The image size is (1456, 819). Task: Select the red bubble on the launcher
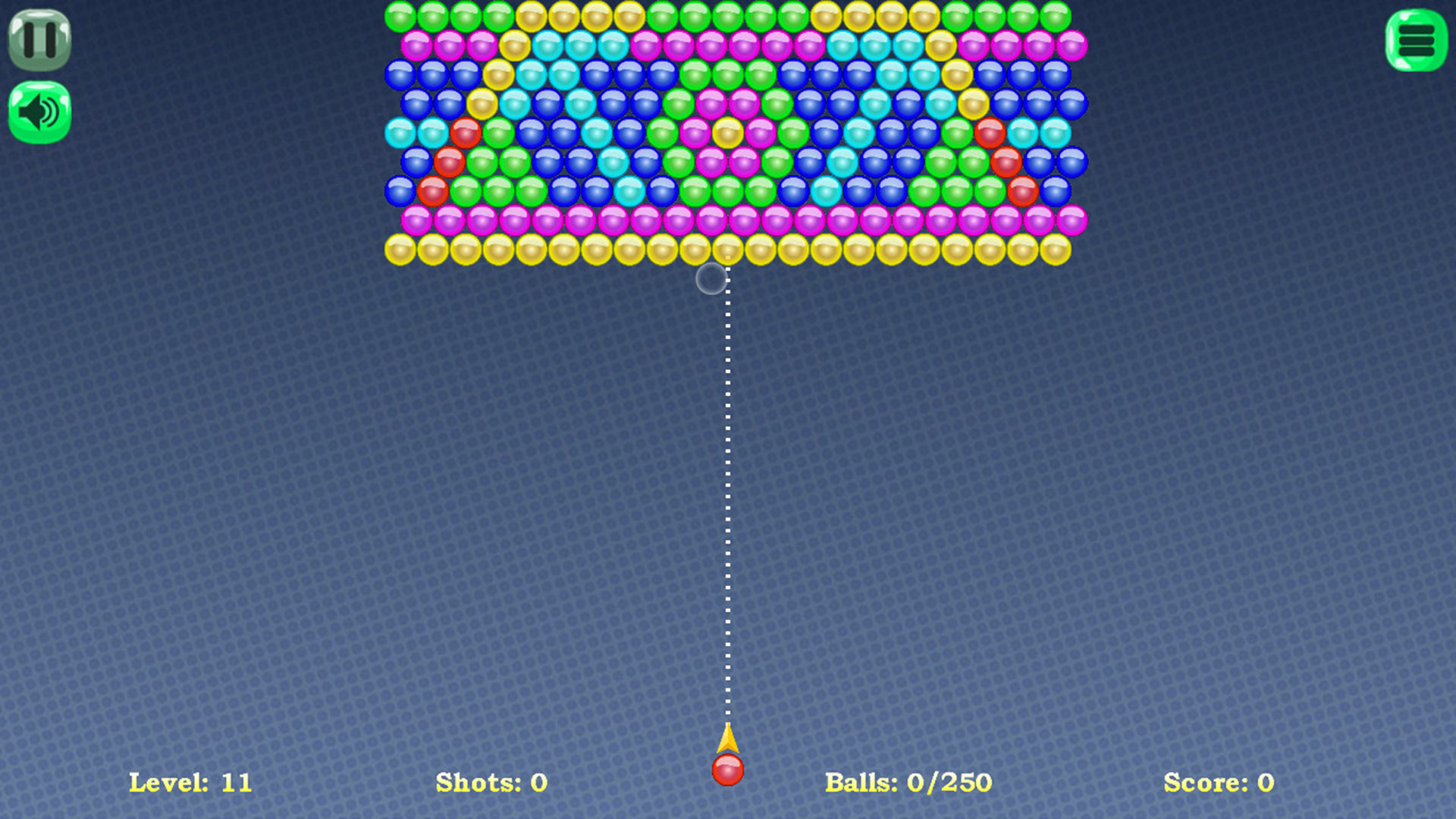point(727,769)
